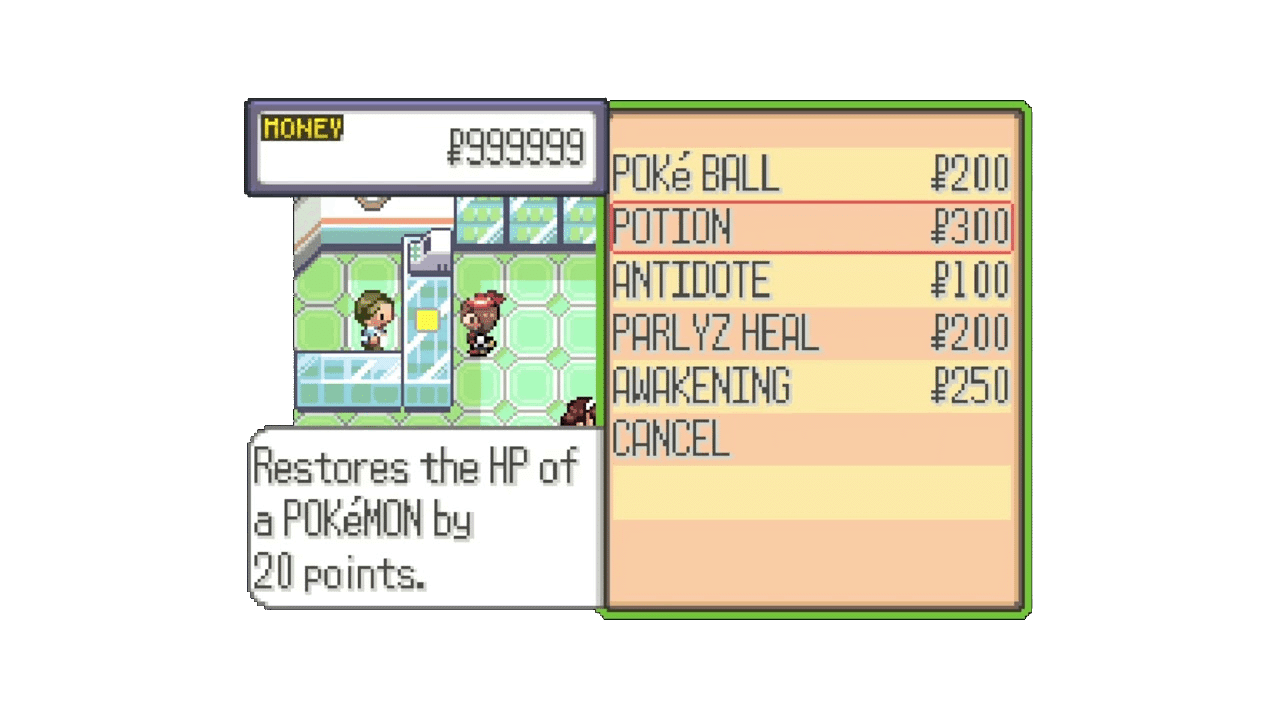Image resolution: width=1280 pixels, height=720 pixels.
Task: Click the Potion price of 300
Action: [969, 227]
